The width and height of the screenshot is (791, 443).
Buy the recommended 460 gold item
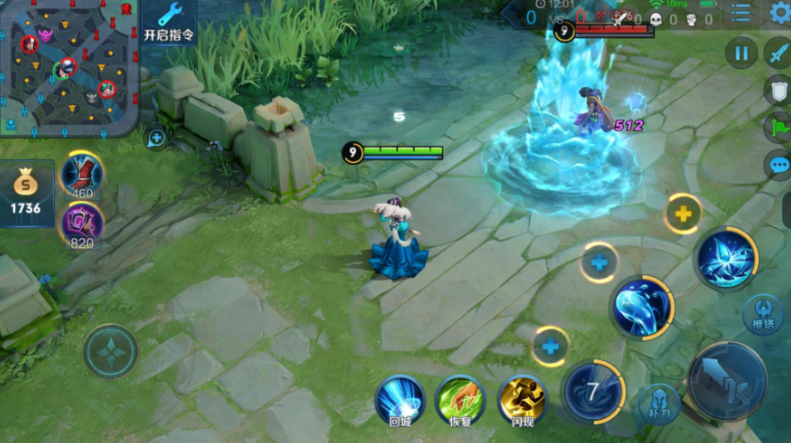click(82, 173)
